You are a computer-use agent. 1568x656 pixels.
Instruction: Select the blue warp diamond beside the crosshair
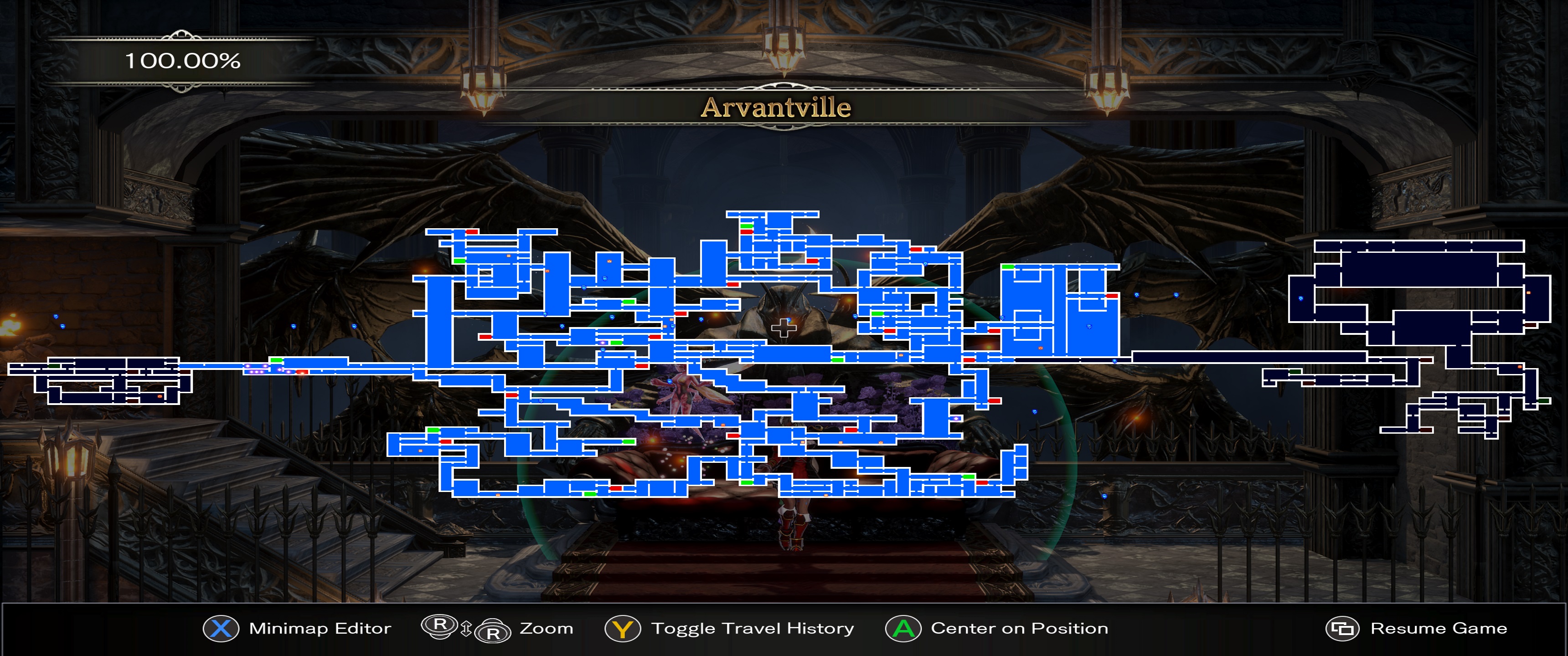point(789,321)
